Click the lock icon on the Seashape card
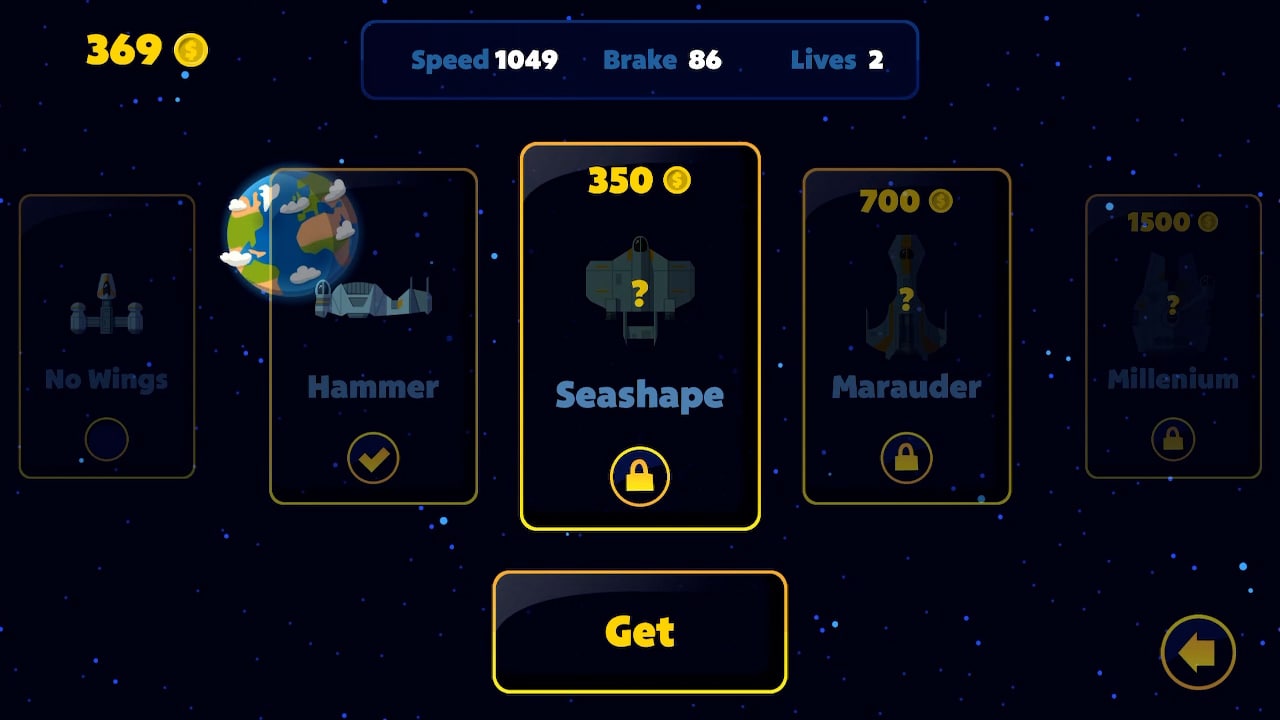The height and width of the screenshot is (720, 1280). (640, 476)
